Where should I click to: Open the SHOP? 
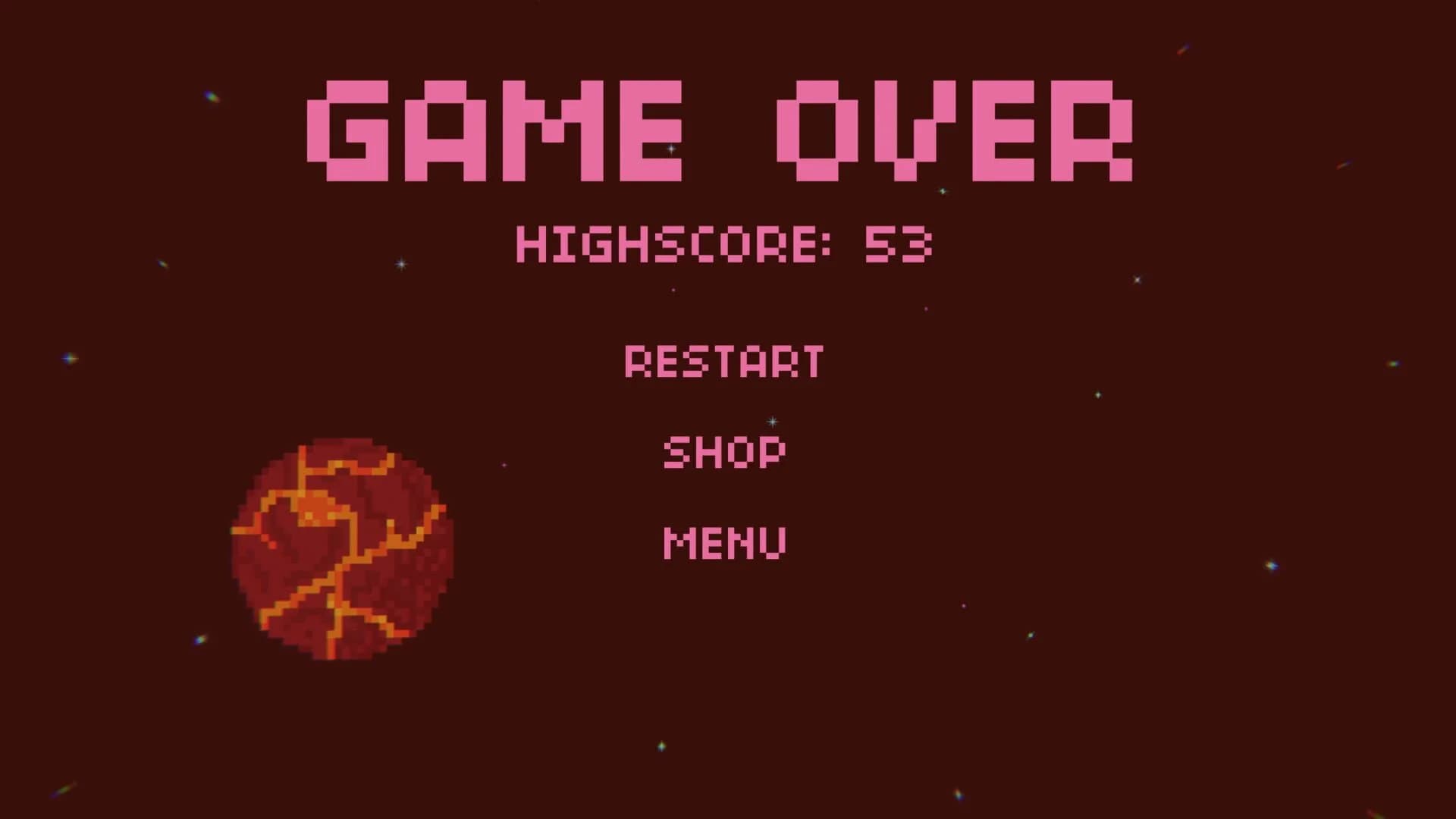[723, 452]
